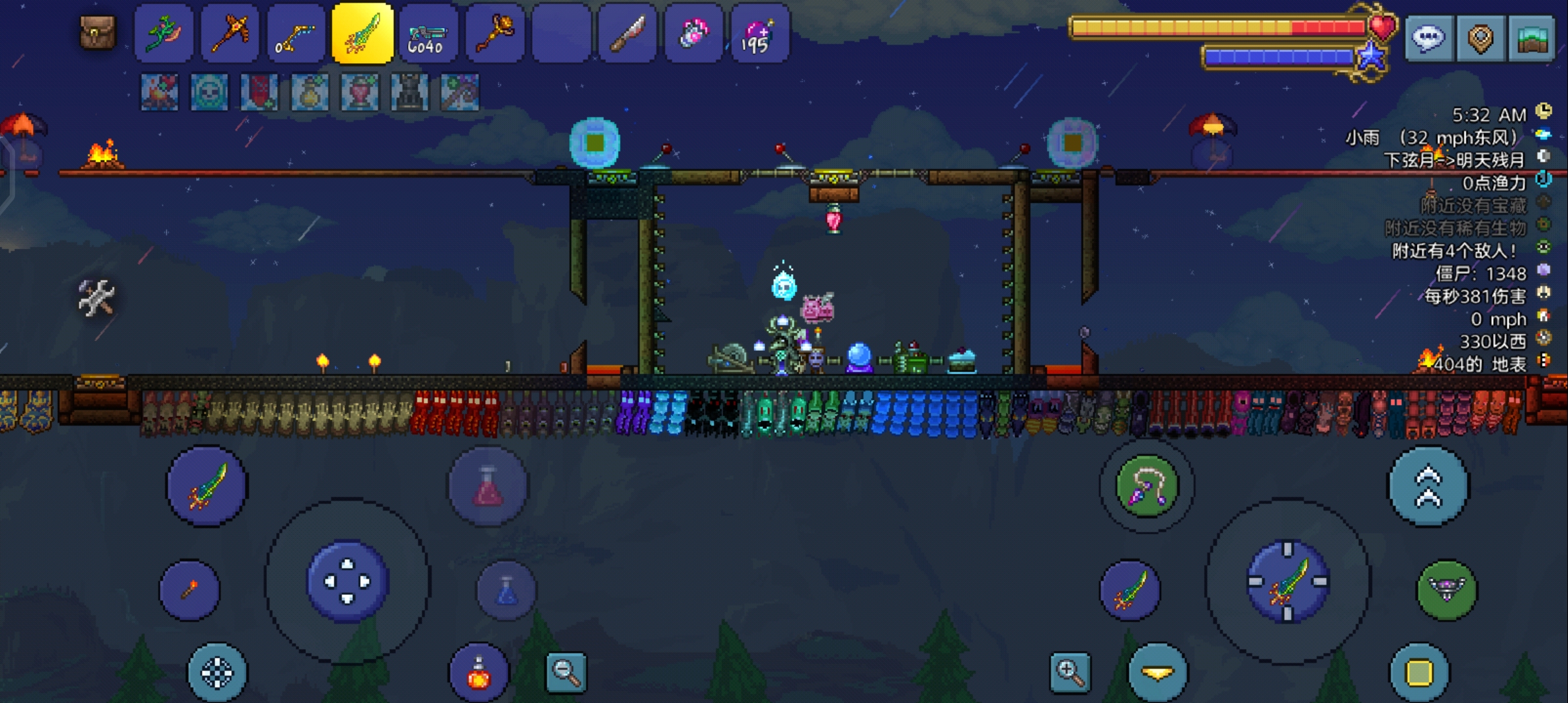The image size is (1568, 703).
Task: Open the inventory backpack
Action: (x=98, y=33)
